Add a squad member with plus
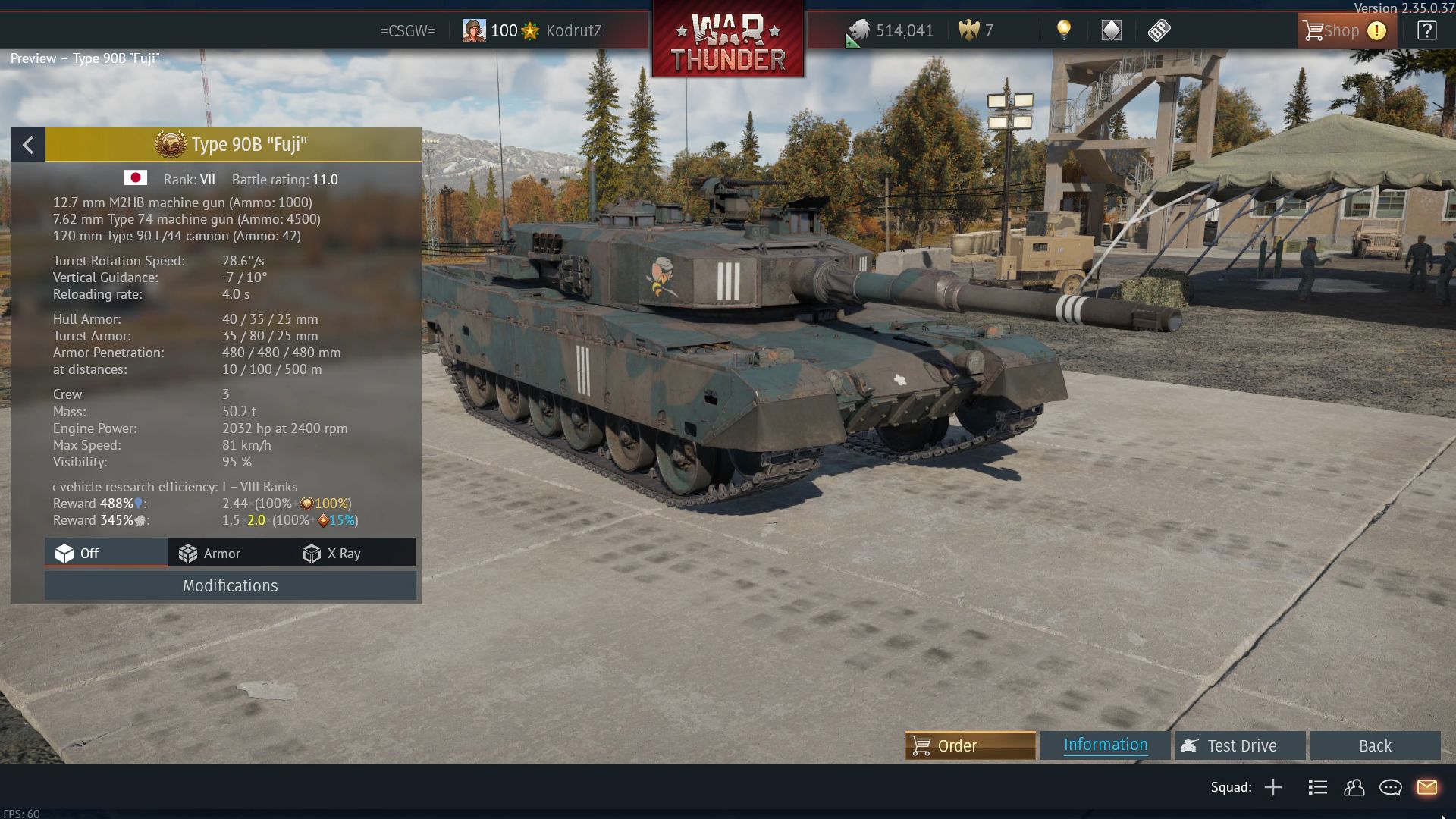This screenshot has height=819, width=1456. 1273,787
